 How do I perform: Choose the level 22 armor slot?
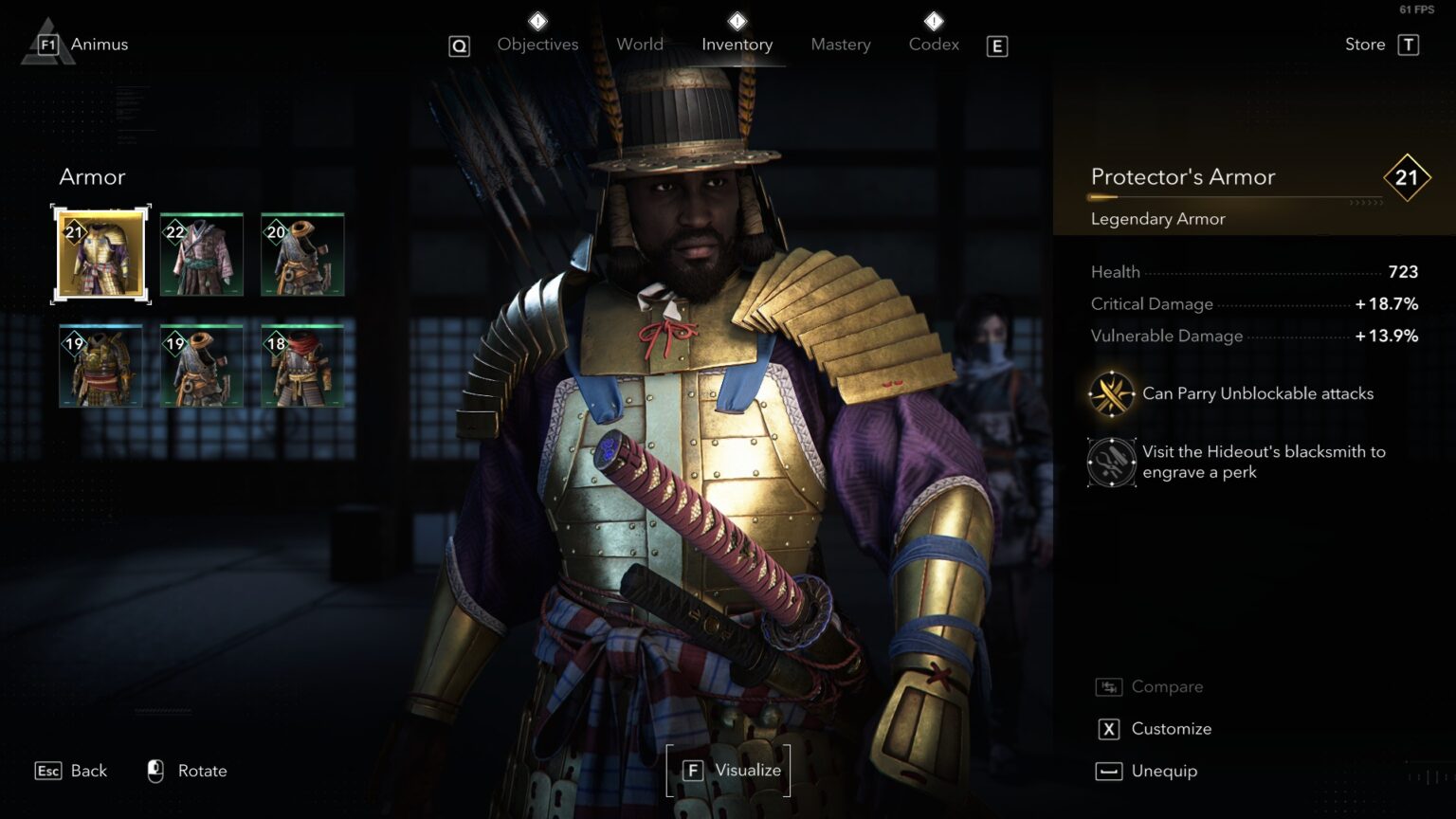(202, 255)
